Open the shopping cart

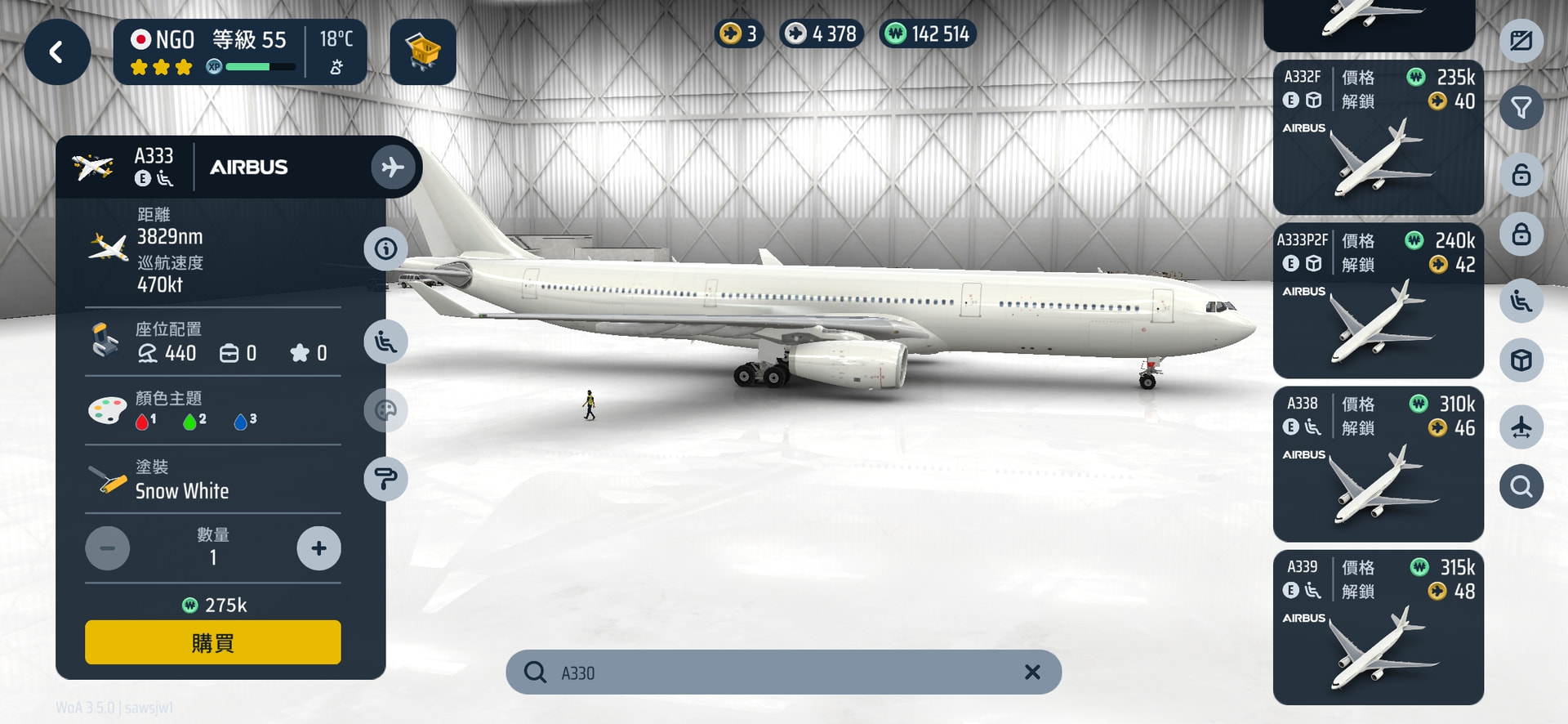(x=422, y=53)
